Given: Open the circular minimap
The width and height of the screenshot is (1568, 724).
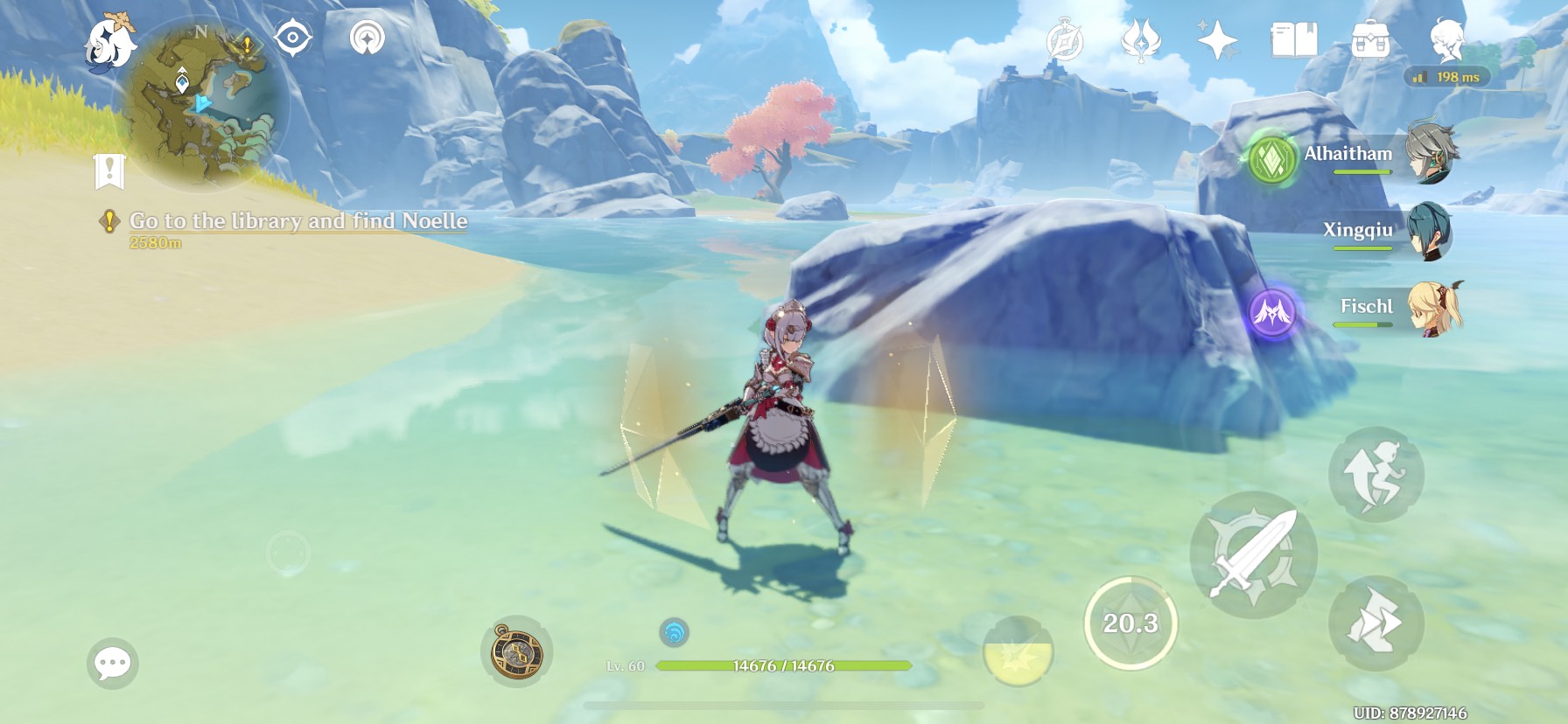Looking at the screenshot, I should tap(210, 101).
